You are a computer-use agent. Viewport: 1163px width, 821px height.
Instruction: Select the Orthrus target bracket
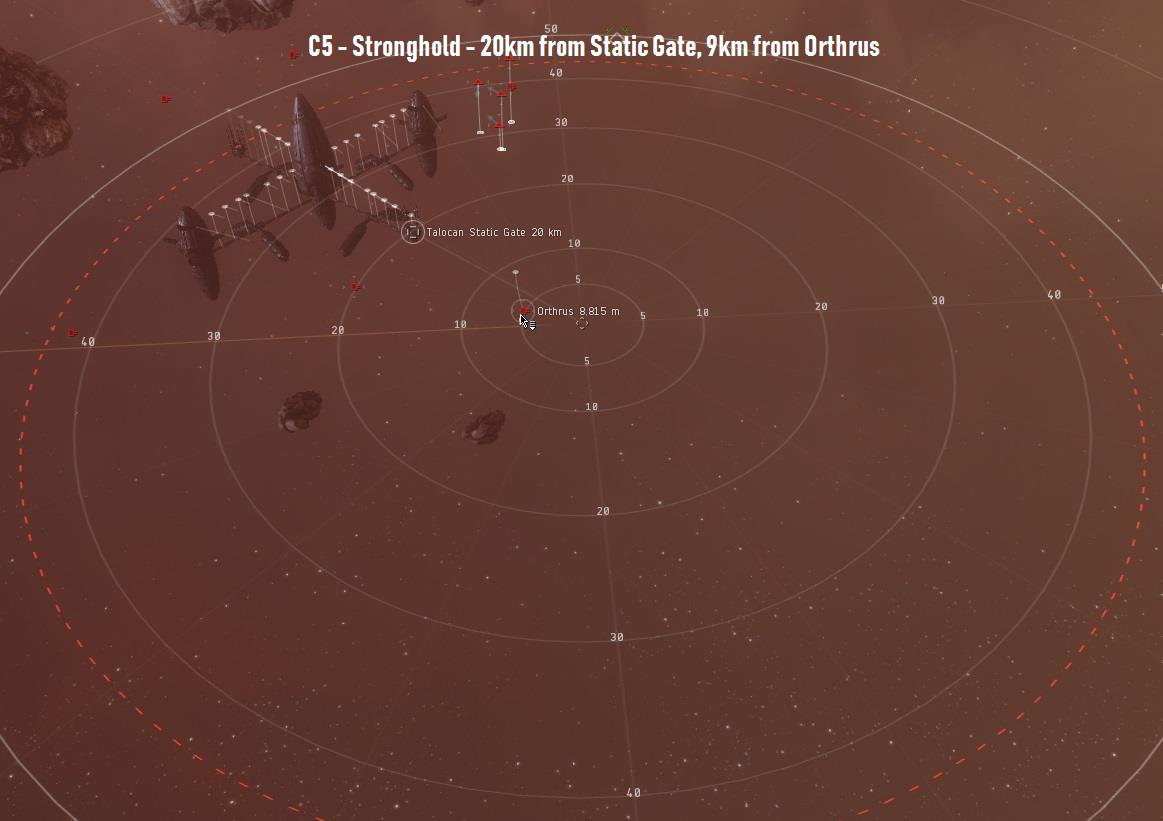click(x=523, y=311)
